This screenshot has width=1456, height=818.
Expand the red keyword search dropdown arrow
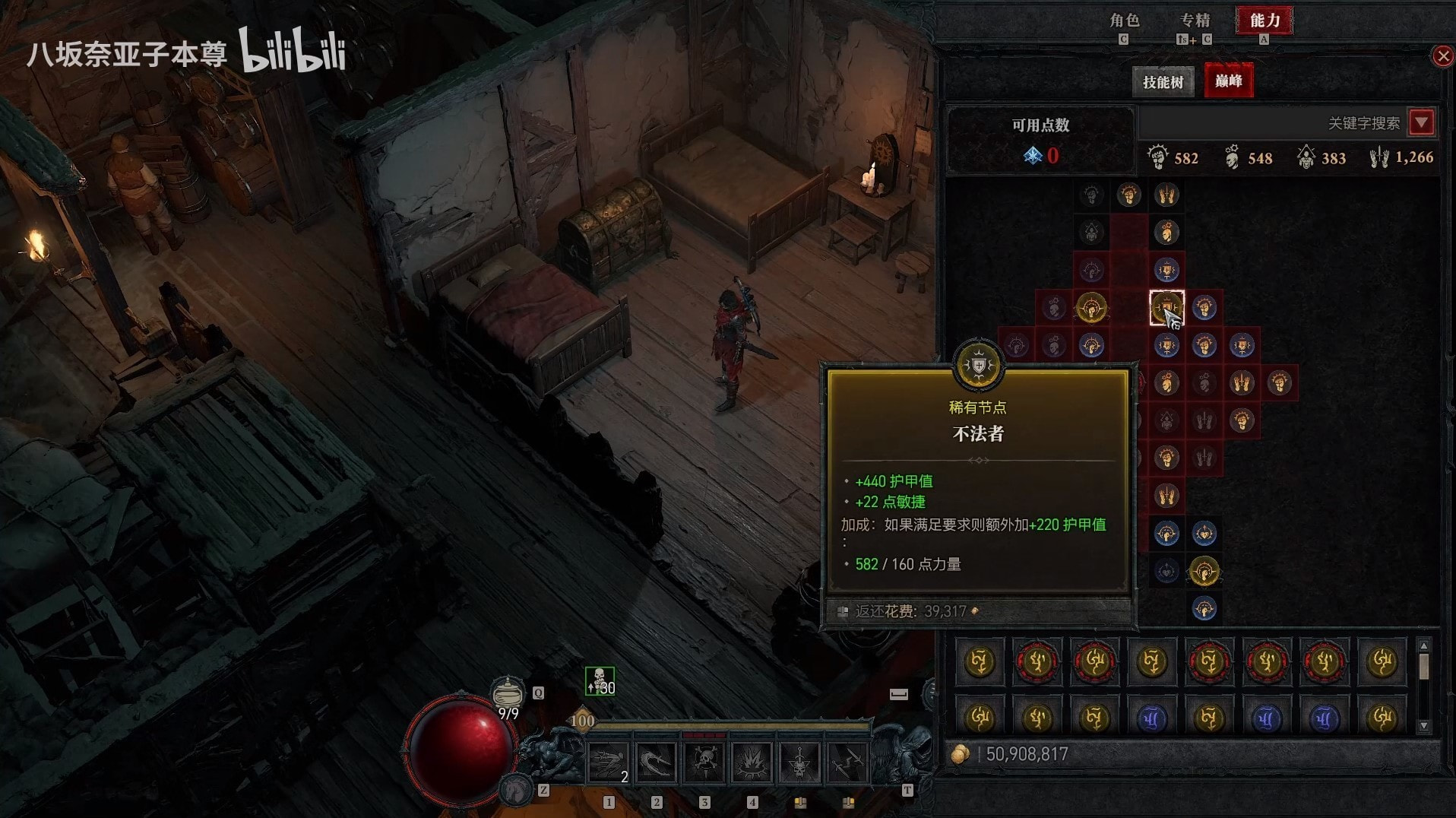click(x=1422, y=122)
